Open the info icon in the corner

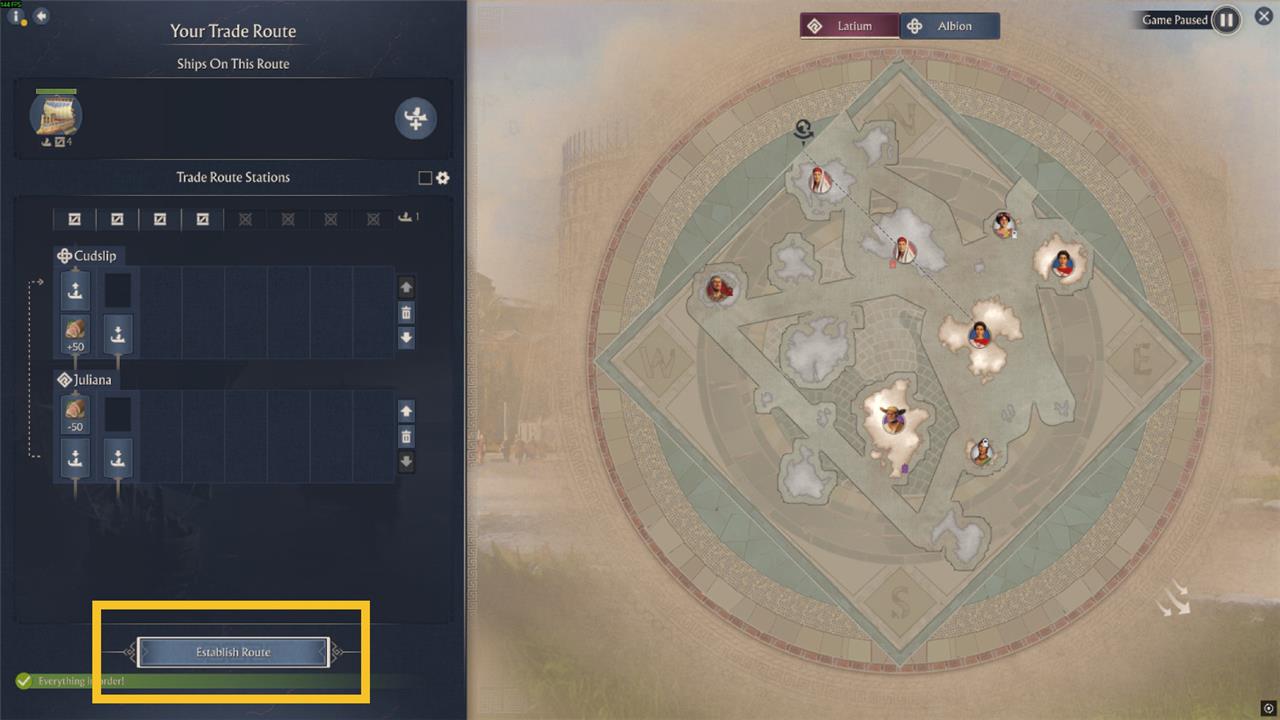[18, 17]
